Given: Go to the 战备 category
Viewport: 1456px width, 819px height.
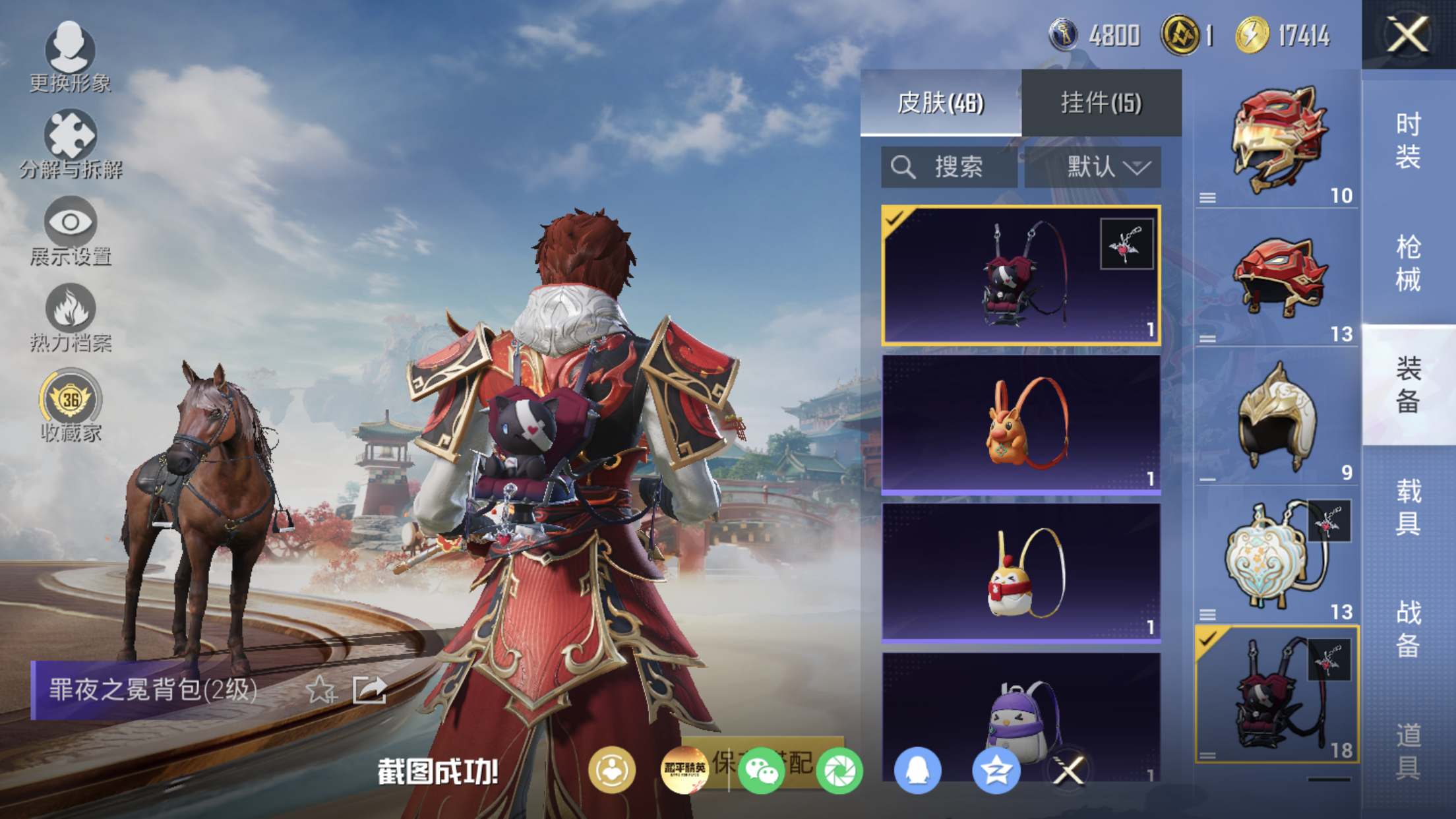Looking at the screenshot, I should pos(1408,629).
